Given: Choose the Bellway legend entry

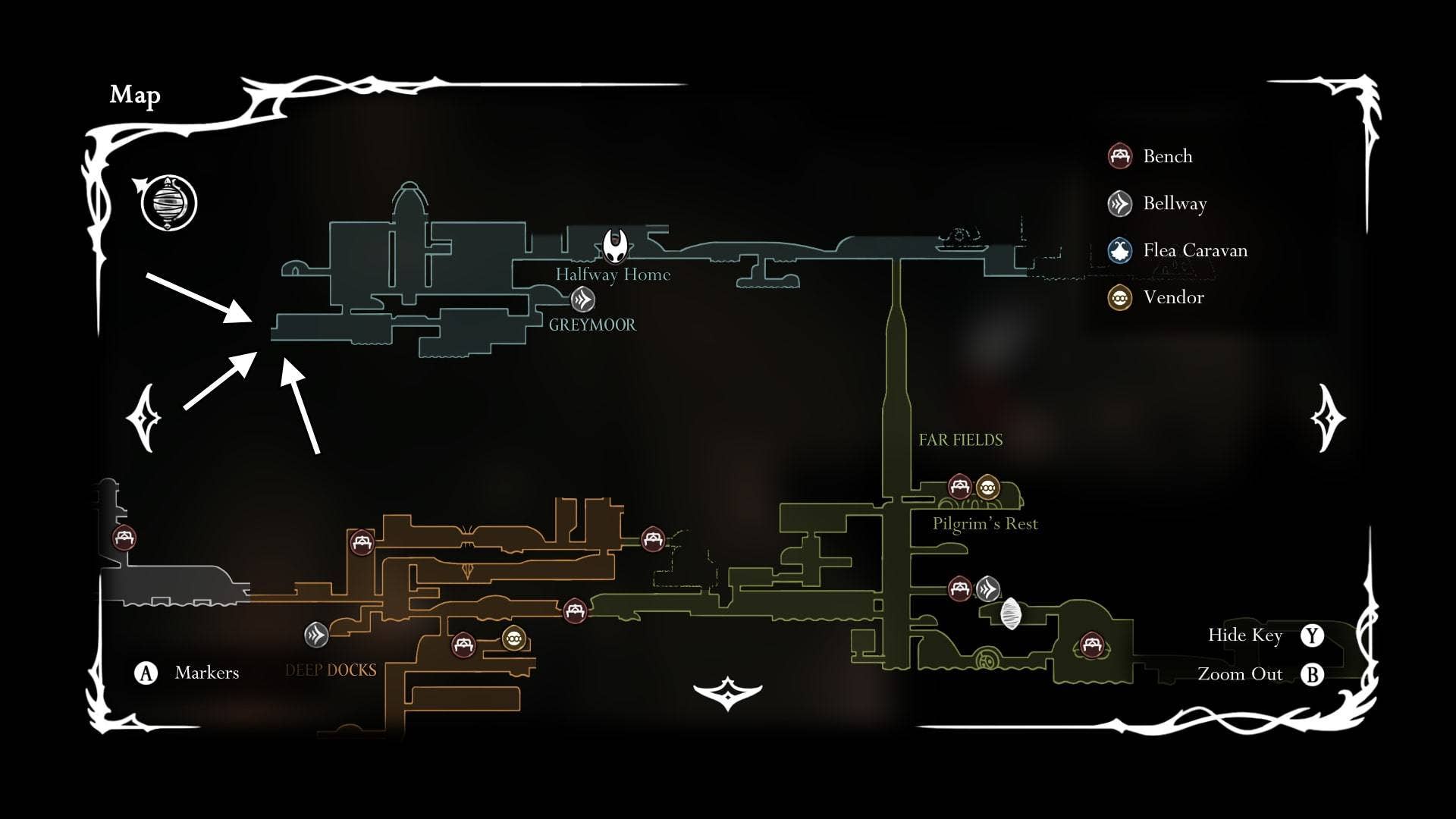Looking at the screenshot, I should click(1158, 203).
